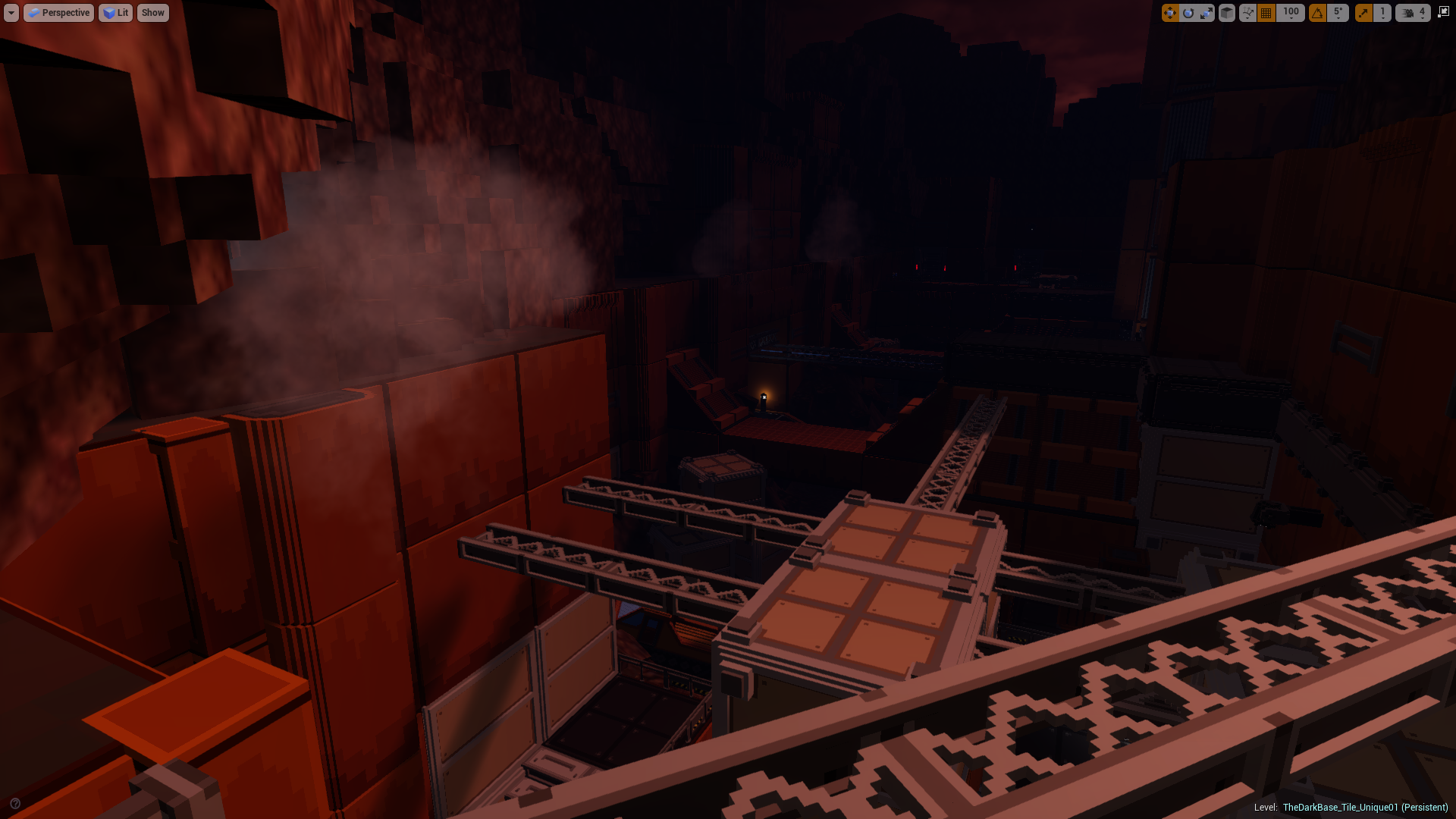Toggle world/local transform coordinate system cube
The height and width of the screenshot is (819, 1456).
[x=1226, y=12]
